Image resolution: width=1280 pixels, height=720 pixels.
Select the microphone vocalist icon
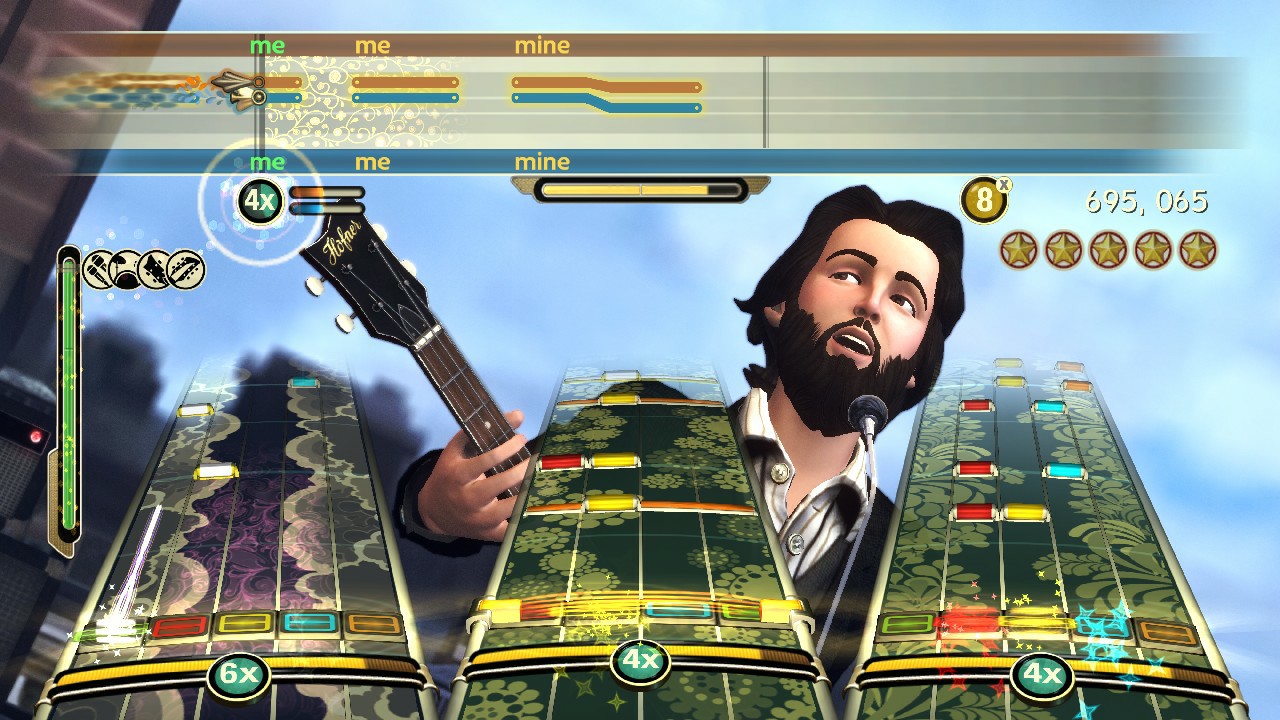tap(97, 268)
